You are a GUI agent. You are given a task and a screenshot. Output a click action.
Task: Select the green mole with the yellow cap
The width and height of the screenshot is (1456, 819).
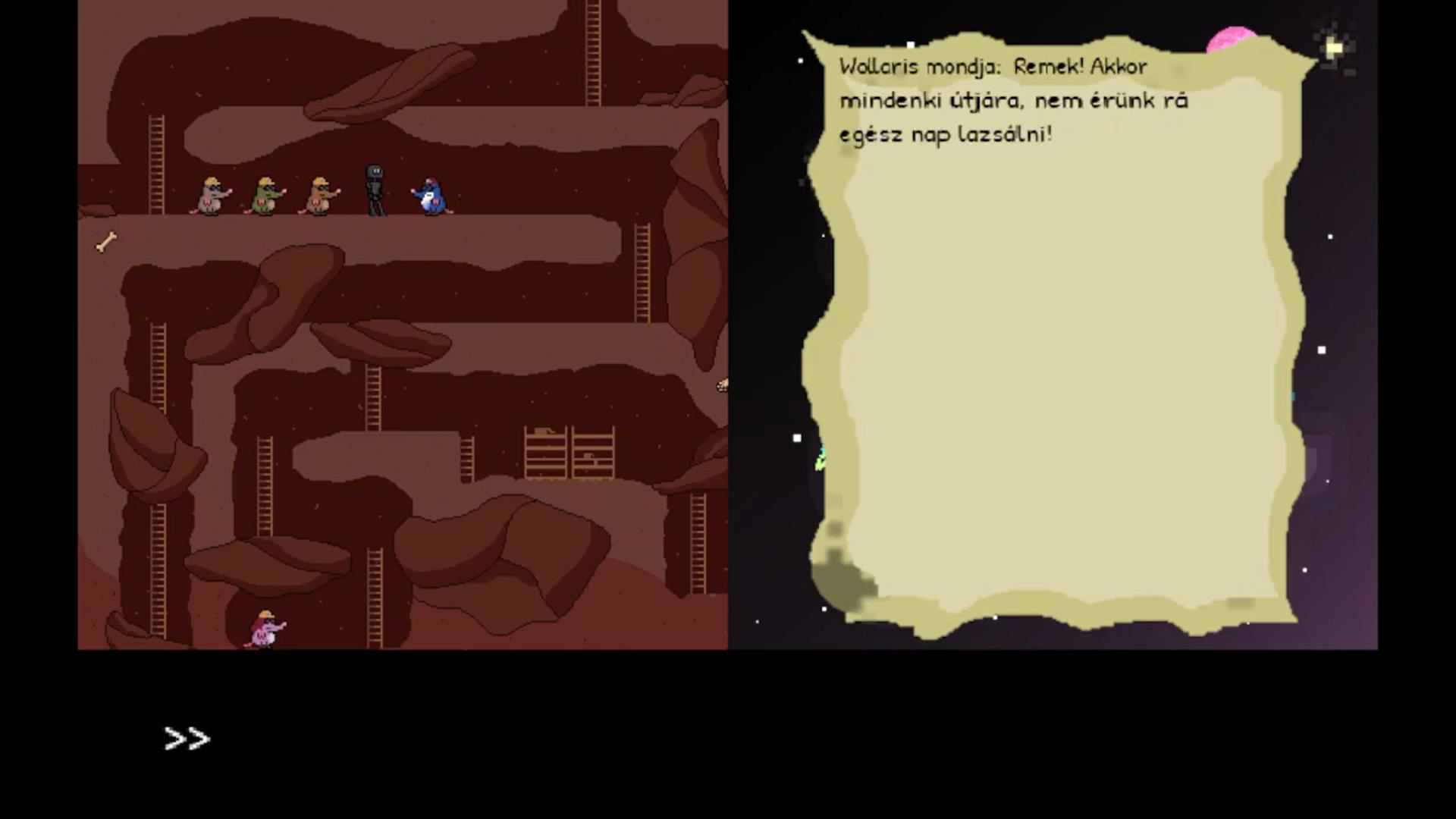[265, 196]
